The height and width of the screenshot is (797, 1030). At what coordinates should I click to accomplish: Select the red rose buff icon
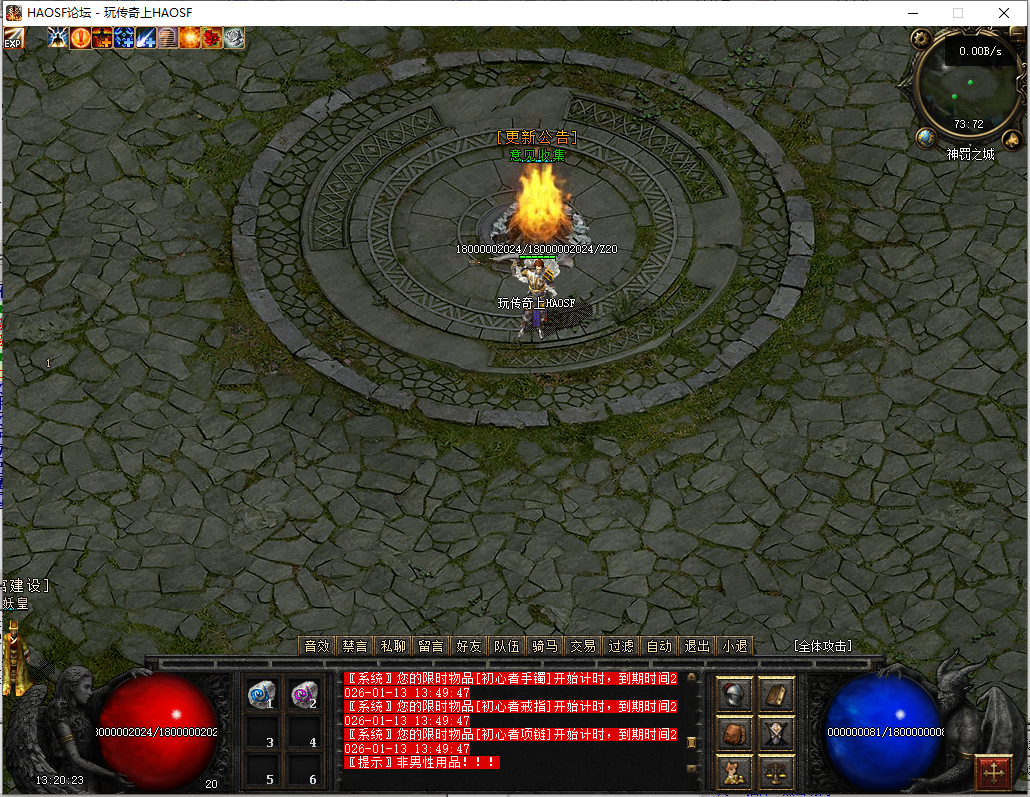click(212, 38)
